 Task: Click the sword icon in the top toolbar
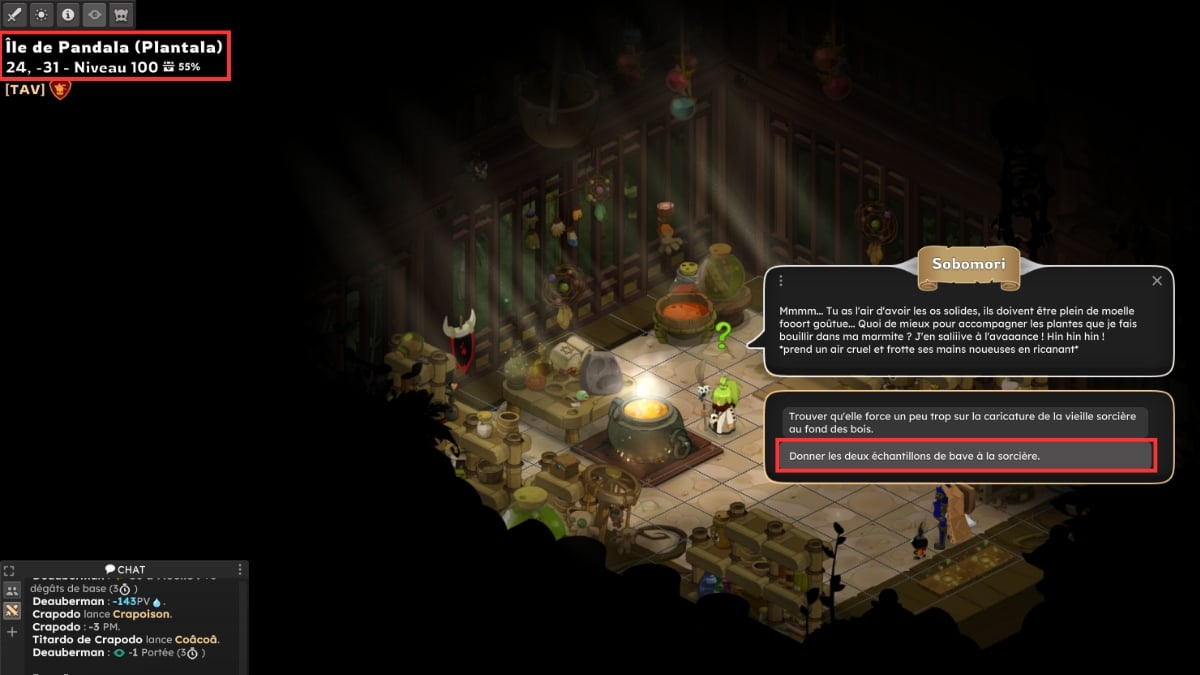[15, 15]
